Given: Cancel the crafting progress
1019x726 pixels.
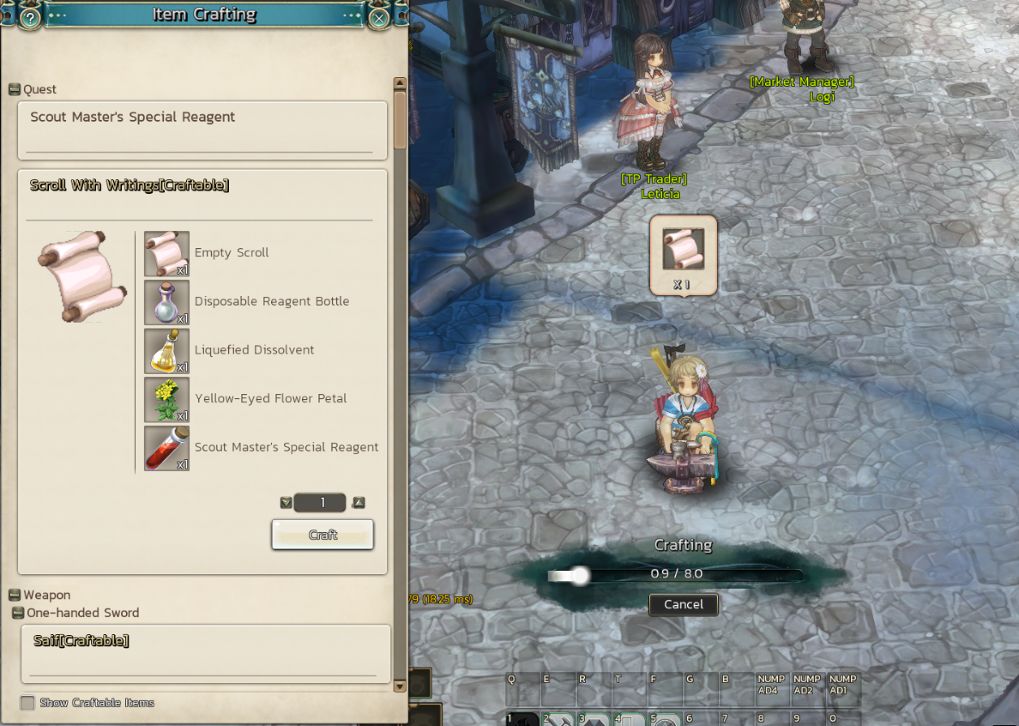Looking at the screenshot, I should [683, 604].
